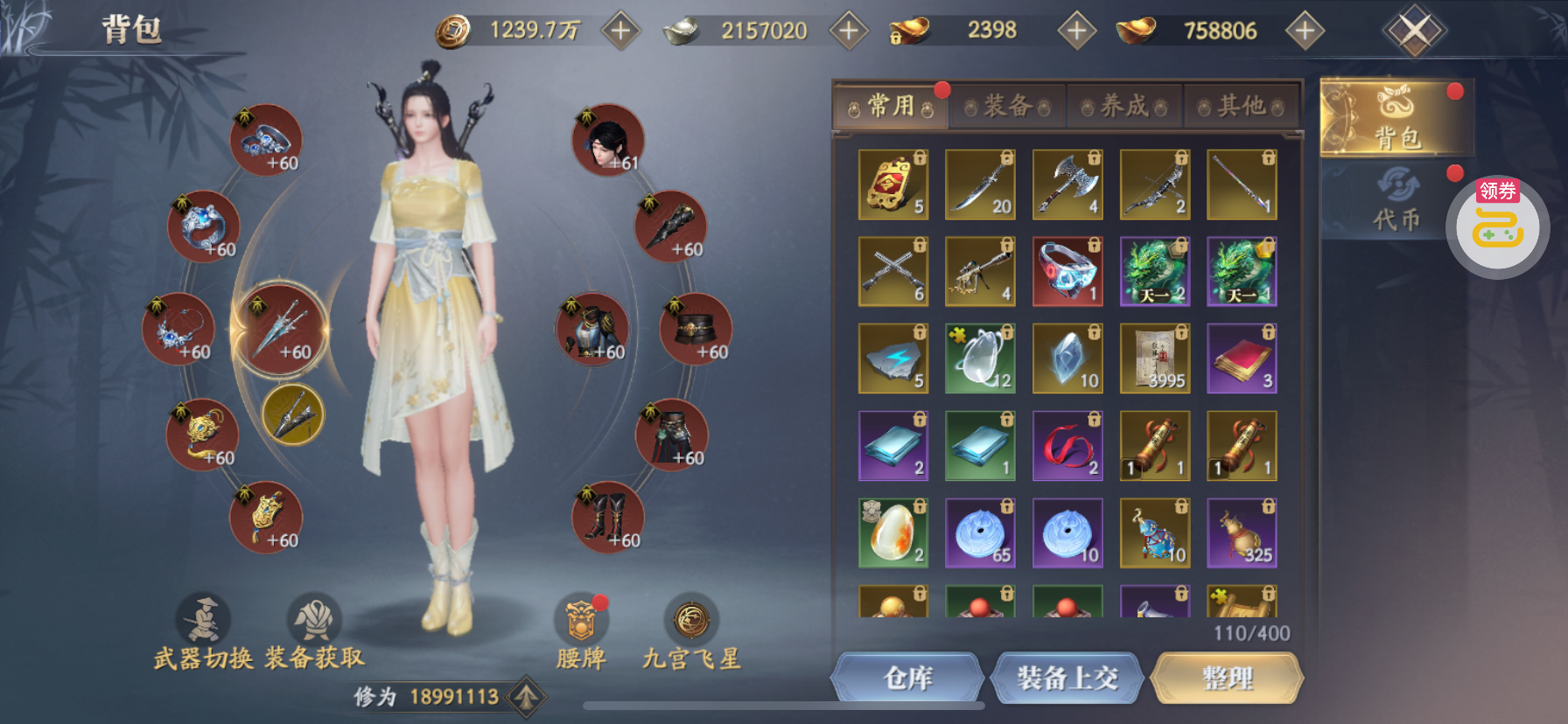Select equipped boots slot
Viewport: 1568px width, 724px height.
pos(608,518)
